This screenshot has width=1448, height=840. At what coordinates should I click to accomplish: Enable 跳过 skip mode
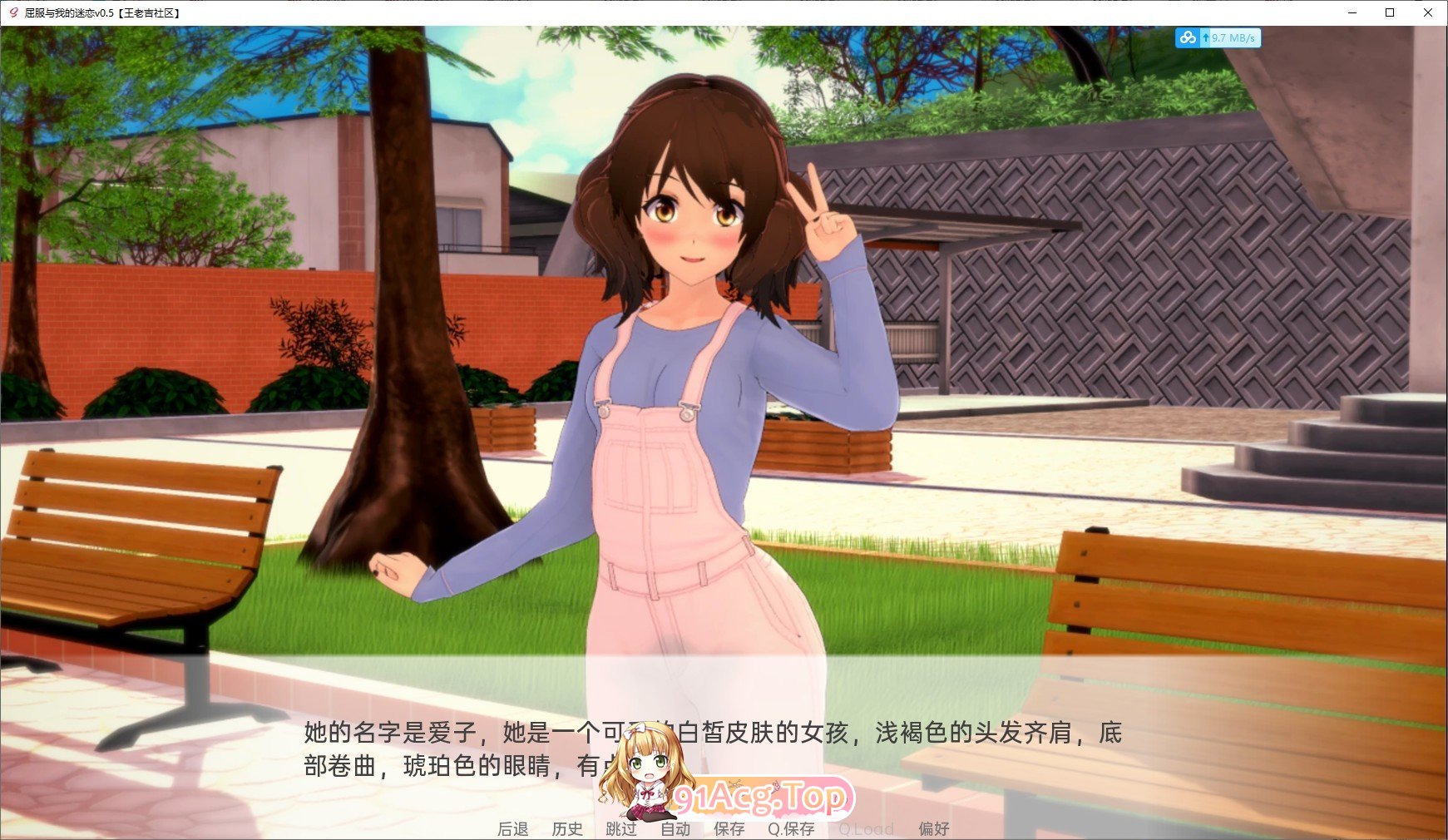click(x=620, y=828)
